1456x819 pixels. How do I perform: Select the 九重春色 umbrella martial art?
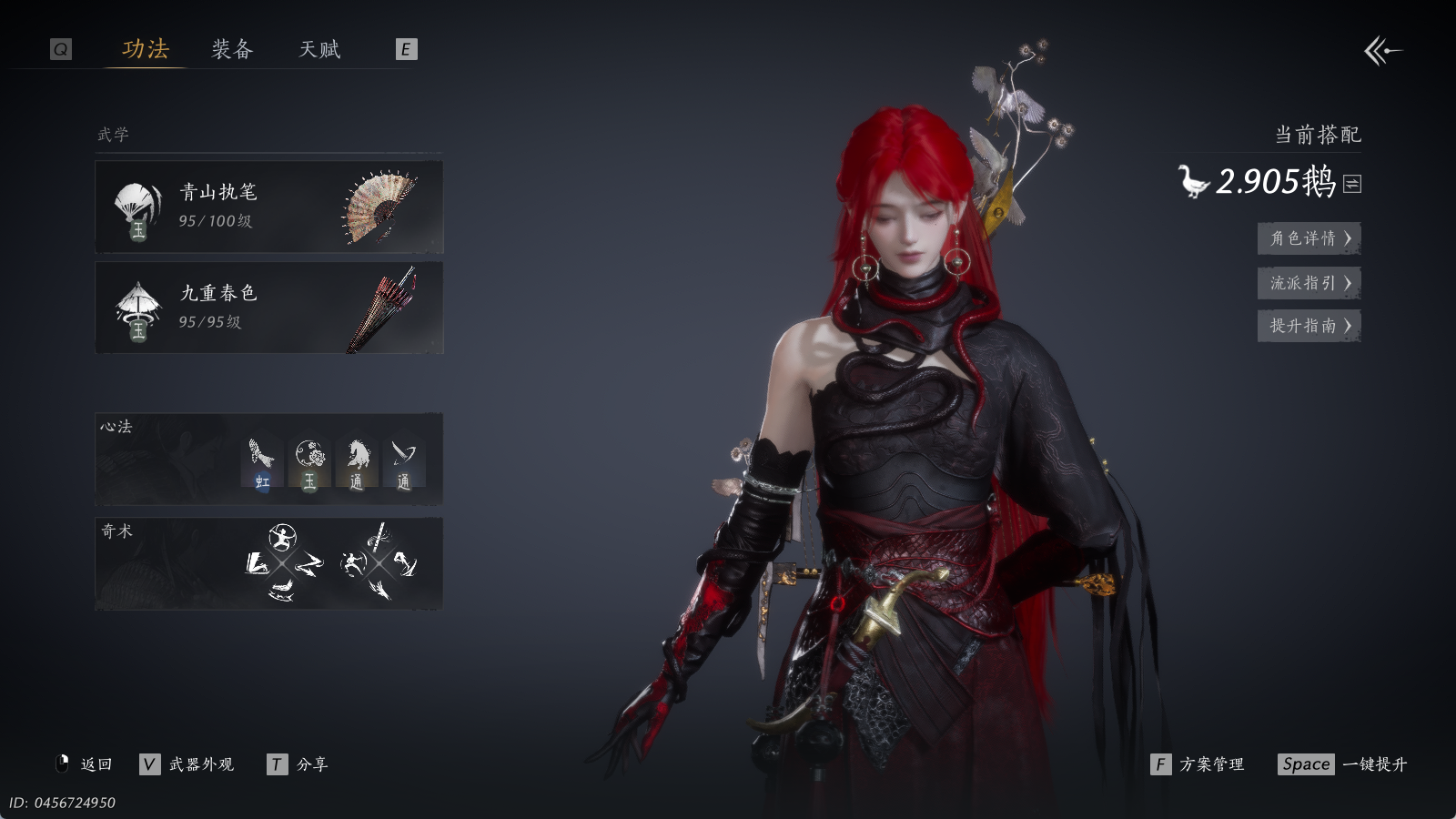click(x=269, y=308)
